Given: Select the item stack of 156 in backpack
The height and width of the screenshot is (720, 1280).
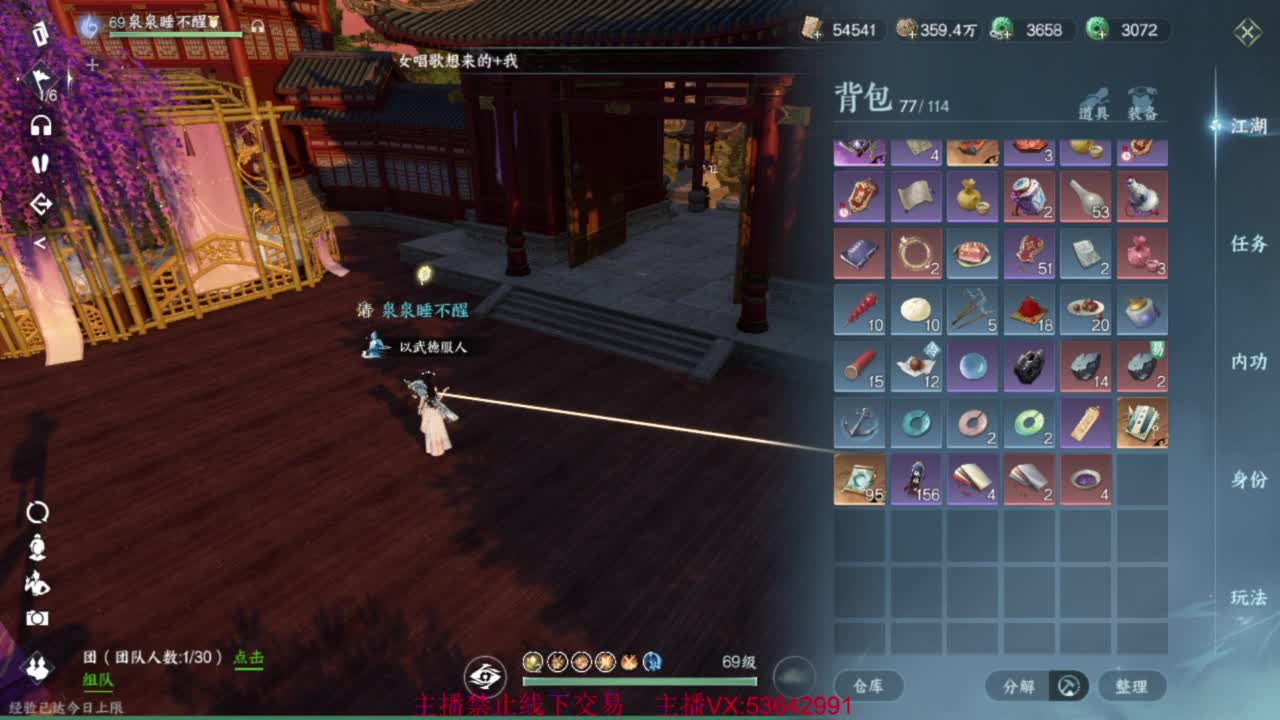Looking at the screenshot, I should pyautogui.click(x=916, y=480).
